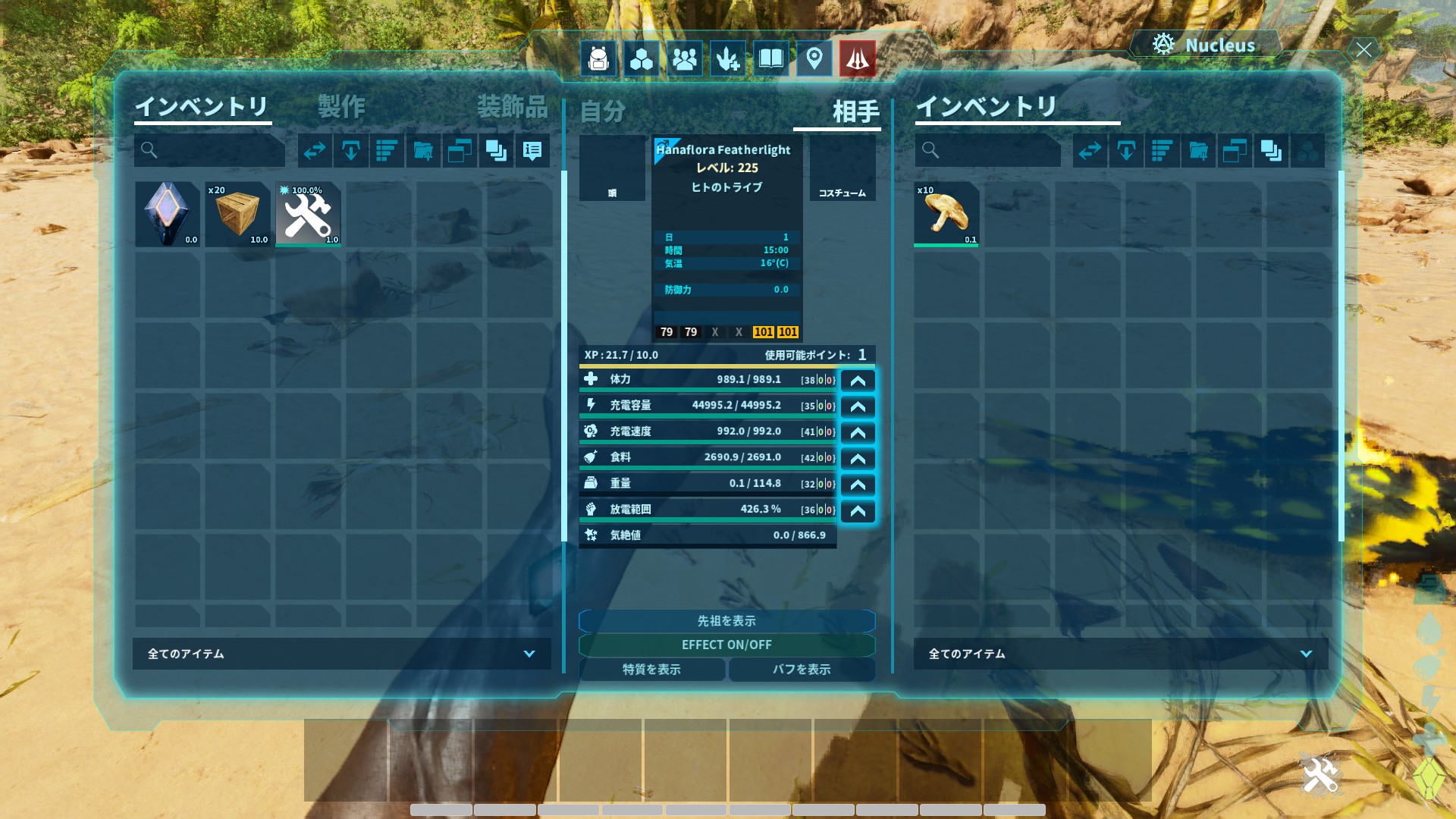Select the mushroom stack in creature inventory
Image resolution: width=1456 pixels, height=819 pixels.
pyautogui.click(x=946, y=214)
